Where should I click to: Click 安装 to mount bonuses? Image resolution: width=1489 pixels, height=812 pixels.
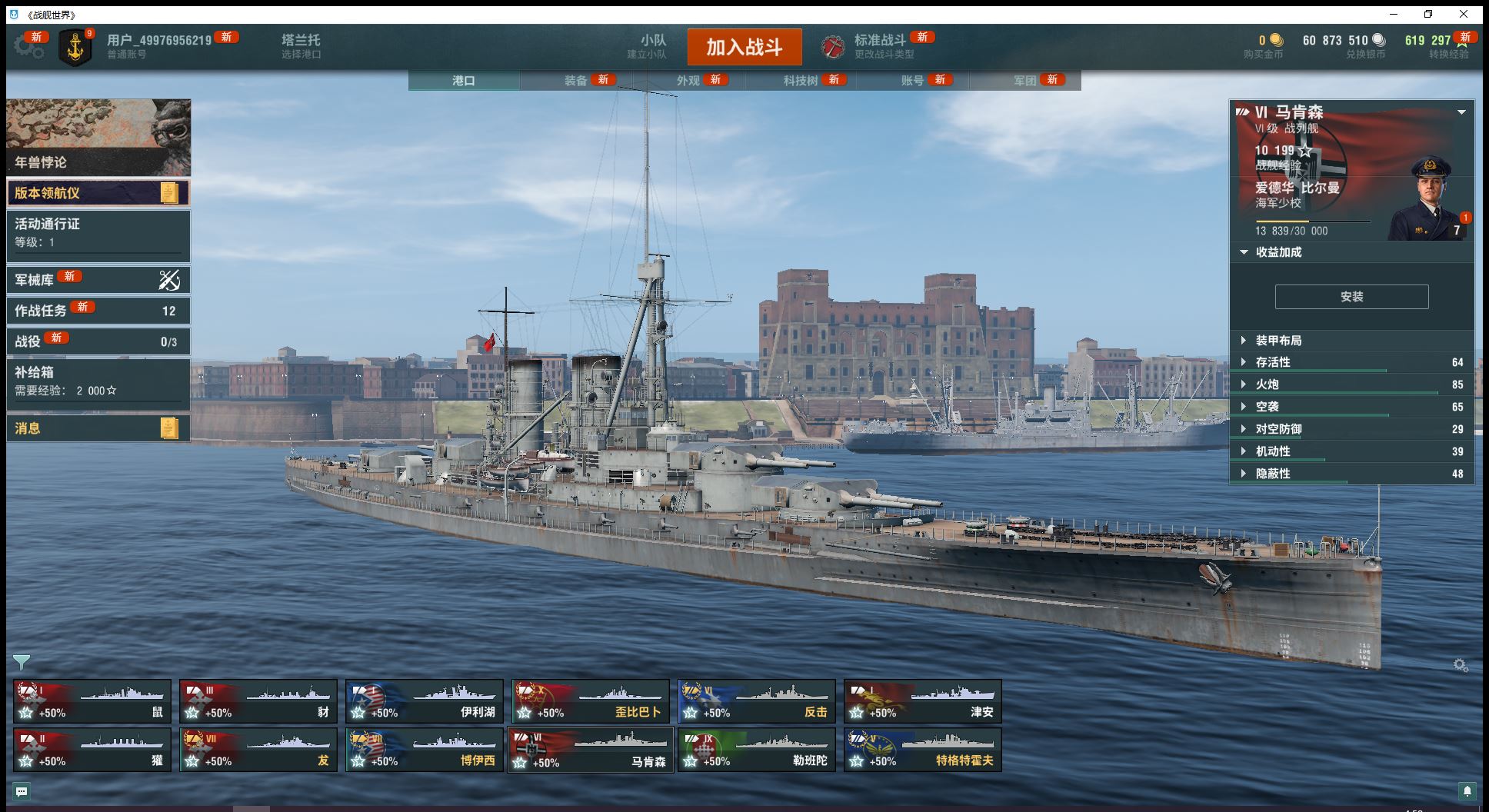(1351, 297)
